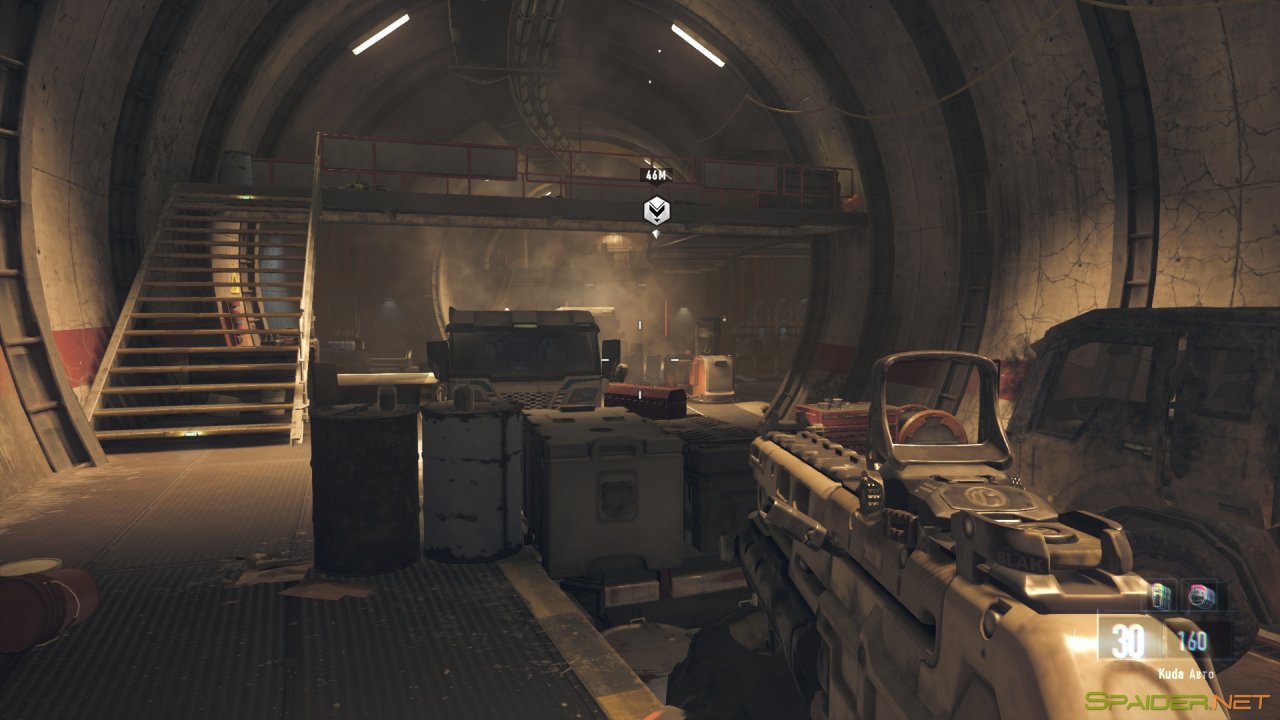Expand the downward chevron inside the waypoint hexagon

pos(657,207)
